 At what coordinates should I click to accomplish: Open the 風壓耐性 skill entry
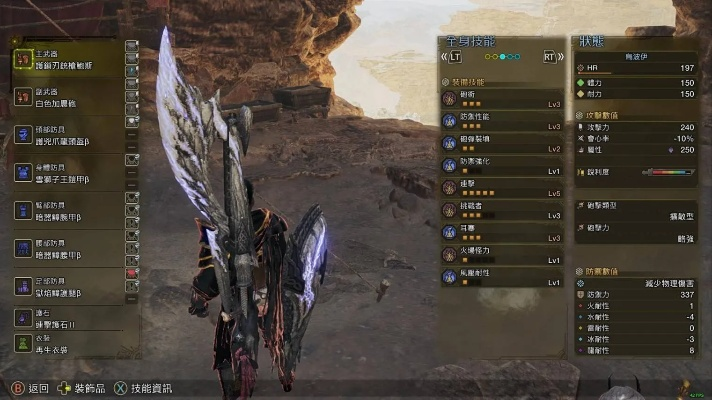(x=500, y=277)
